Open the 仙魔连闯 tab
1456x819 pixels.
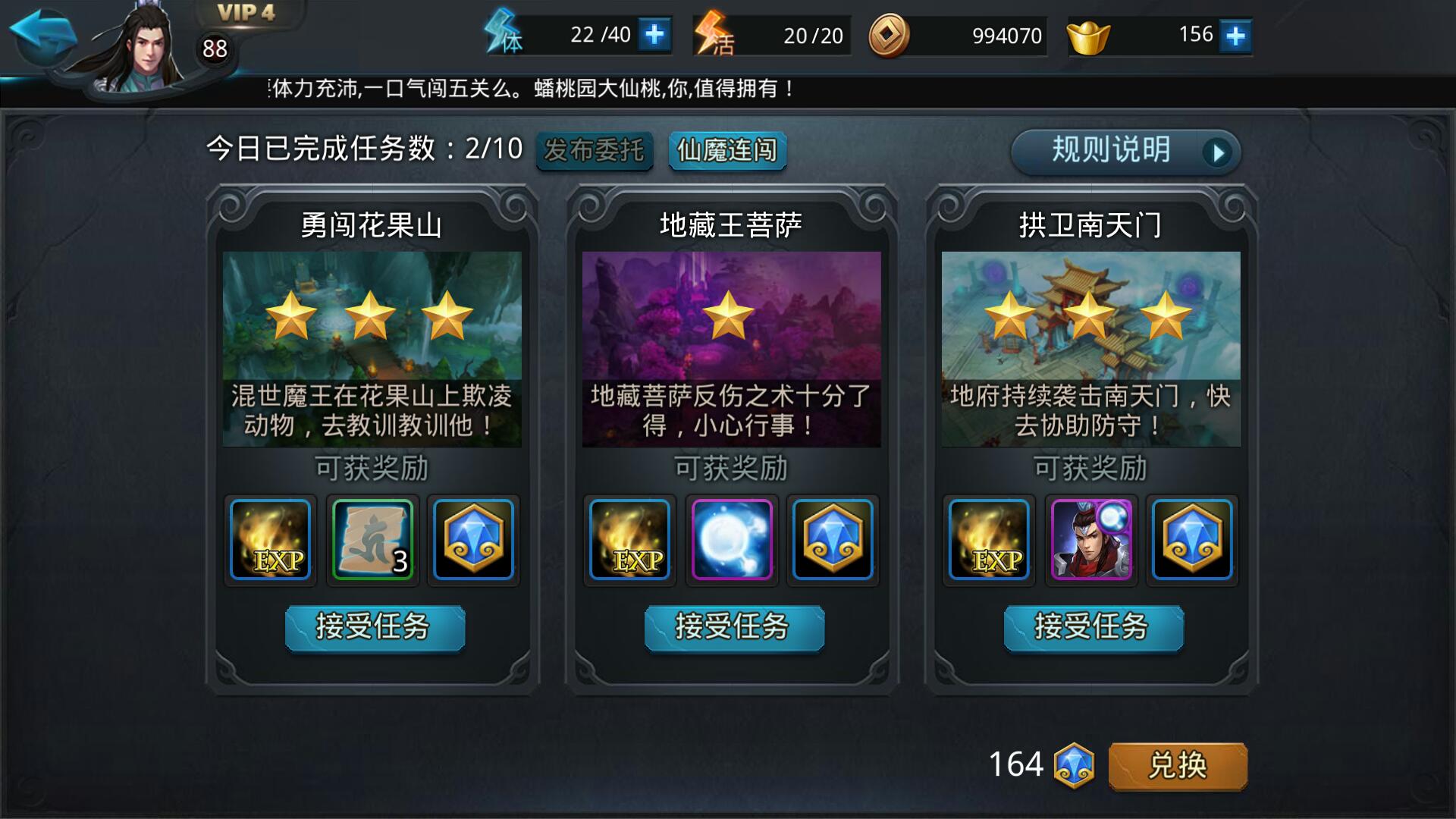click(x=726, y=151)
